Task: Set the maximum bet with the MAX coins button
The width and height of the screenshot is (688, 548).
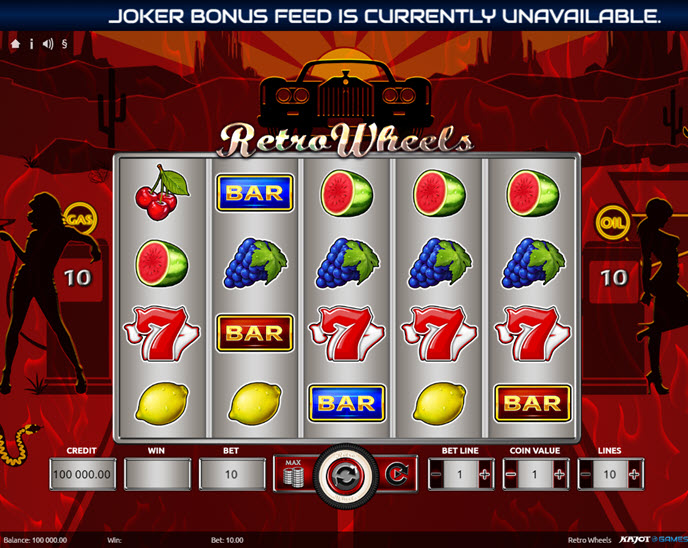Action: (294, 474)
